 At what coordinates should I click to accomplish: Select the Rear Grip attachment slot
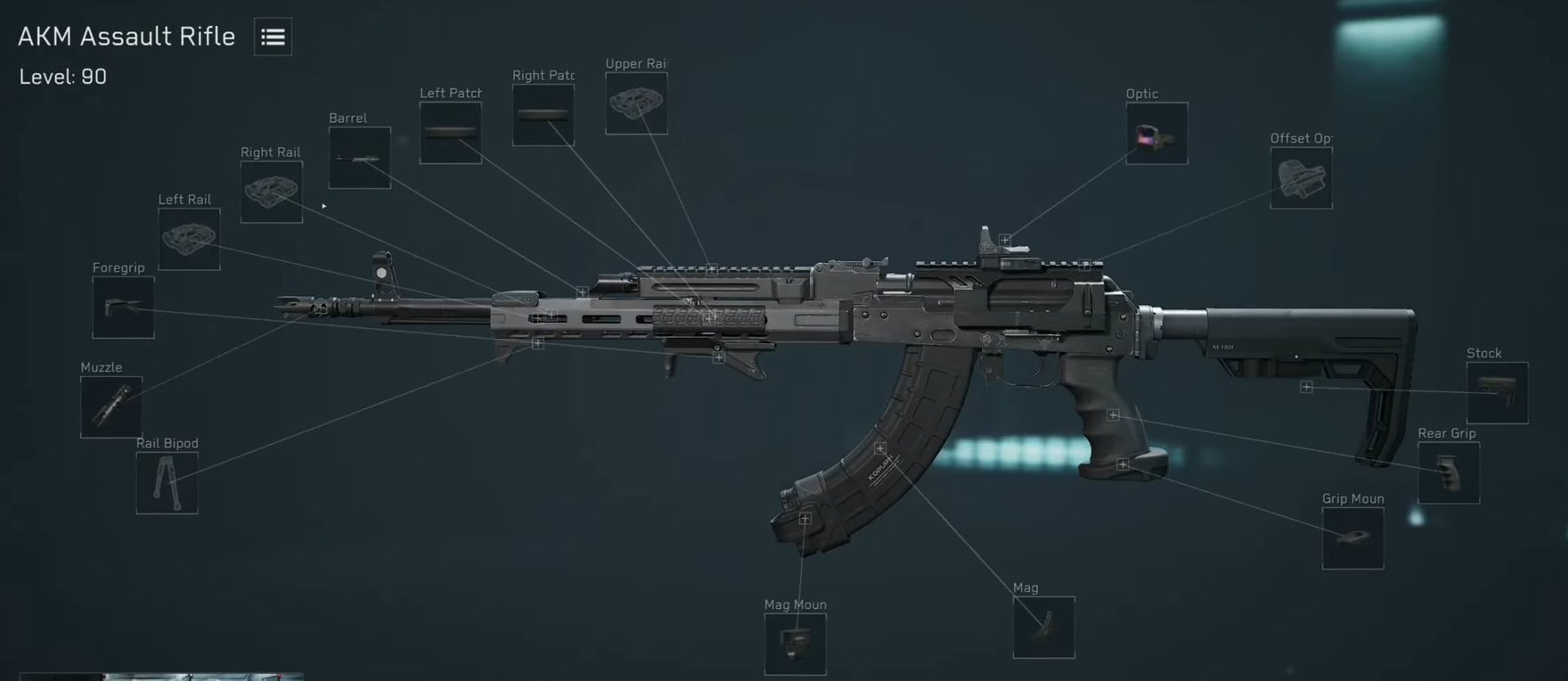1448,472
